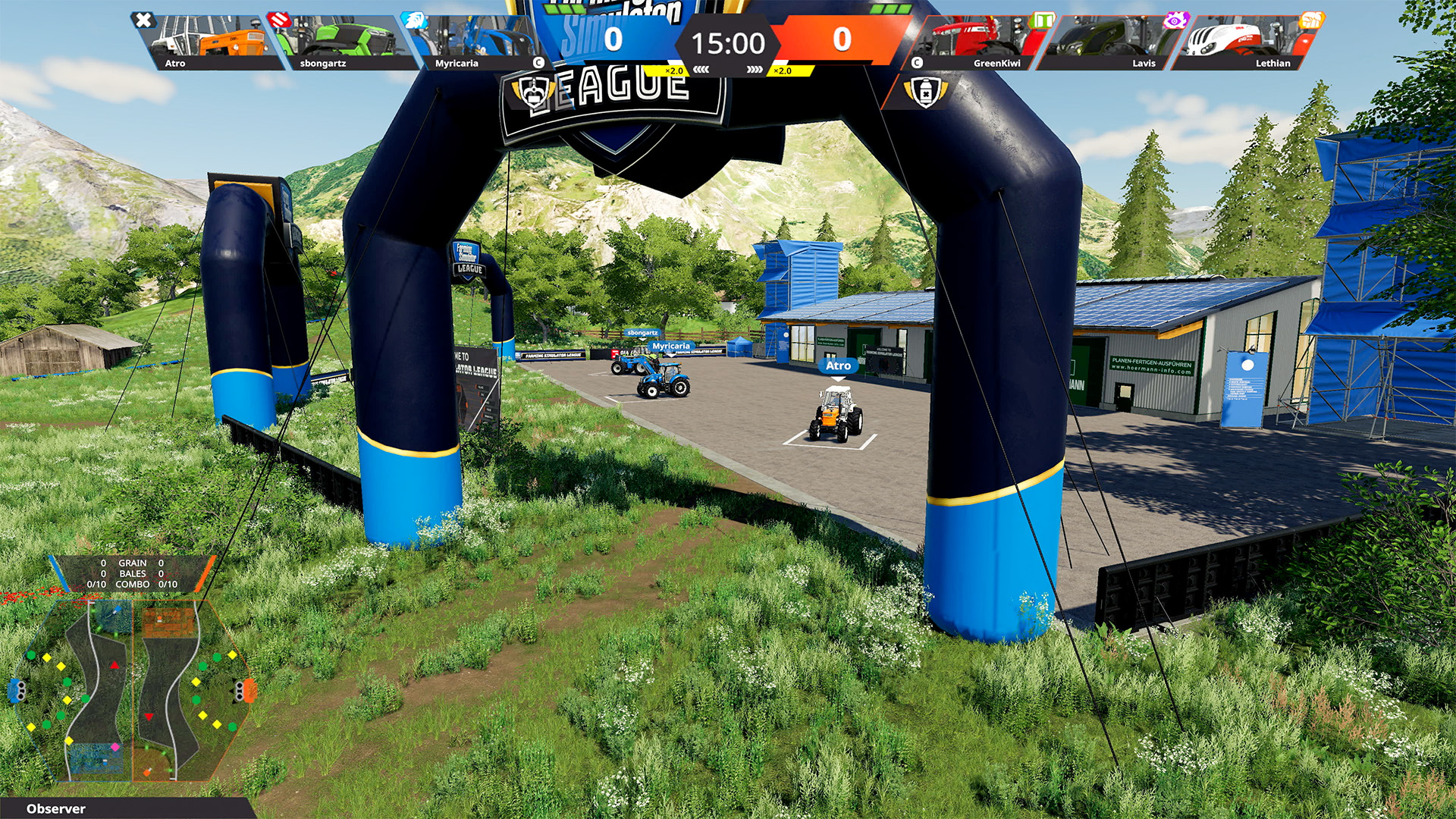
Task: Click the pink diamond marker on the minimap
Action: pyautogui.click(x=115, y=747)
